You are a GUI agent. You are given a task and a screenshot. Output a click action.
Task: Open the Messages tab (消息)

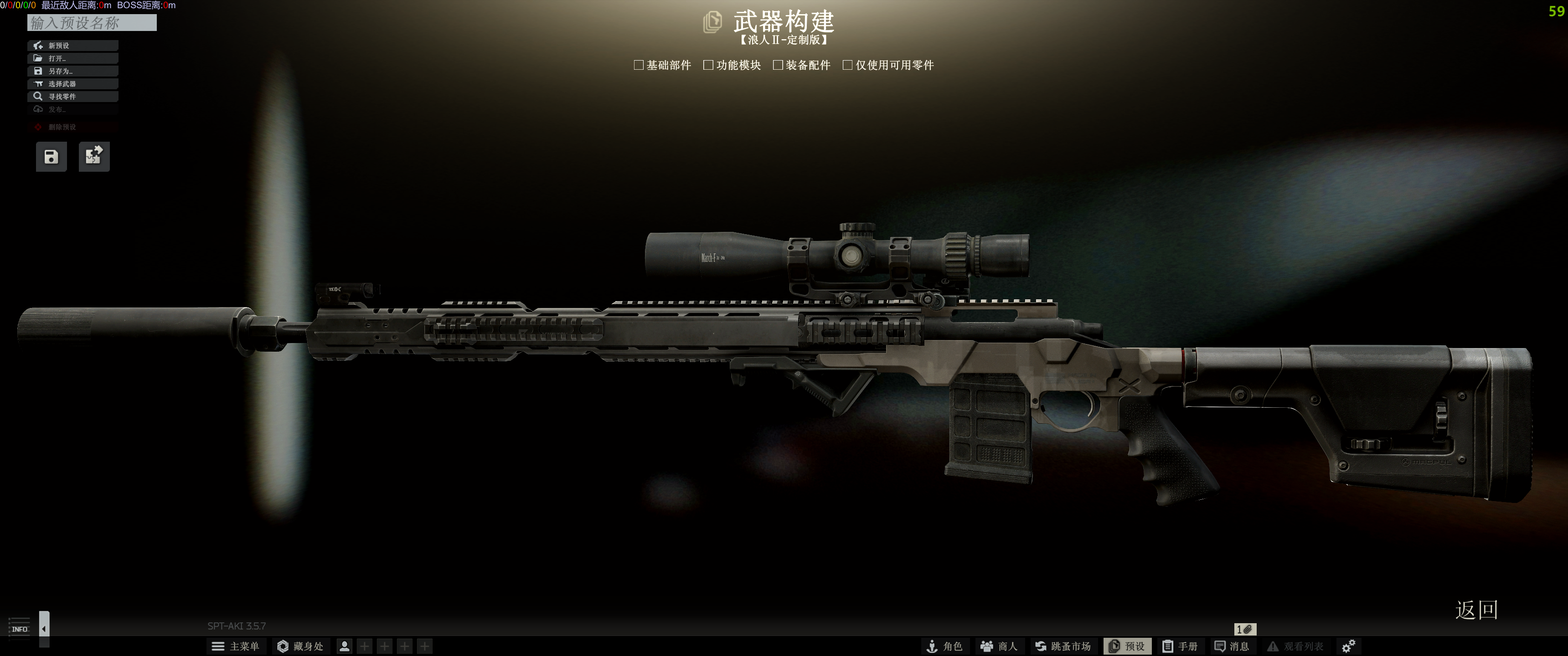pyautogui.click(x=1232, y=646)
